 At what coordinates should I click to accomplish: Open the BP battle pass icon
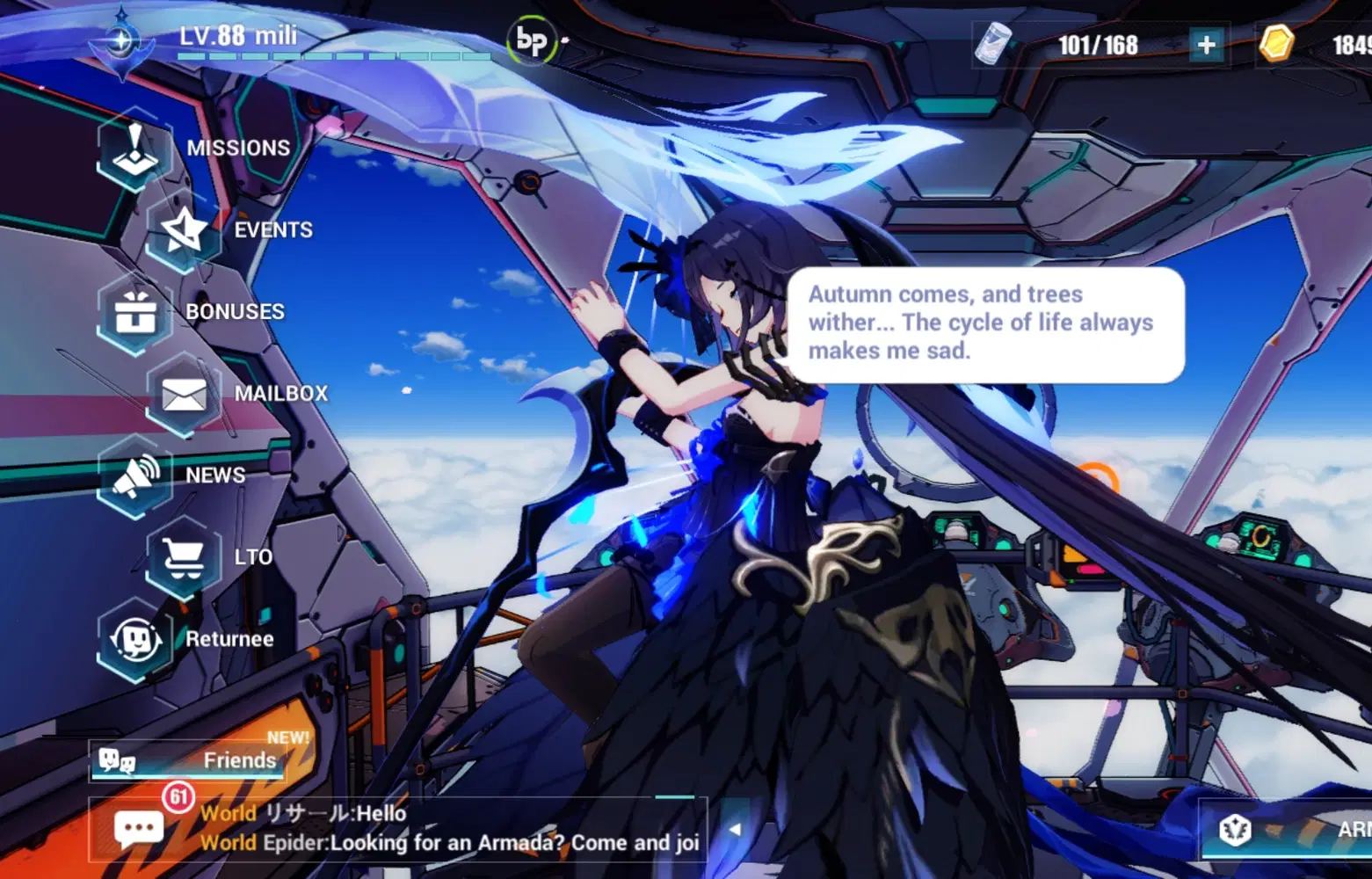click(534, 41)
